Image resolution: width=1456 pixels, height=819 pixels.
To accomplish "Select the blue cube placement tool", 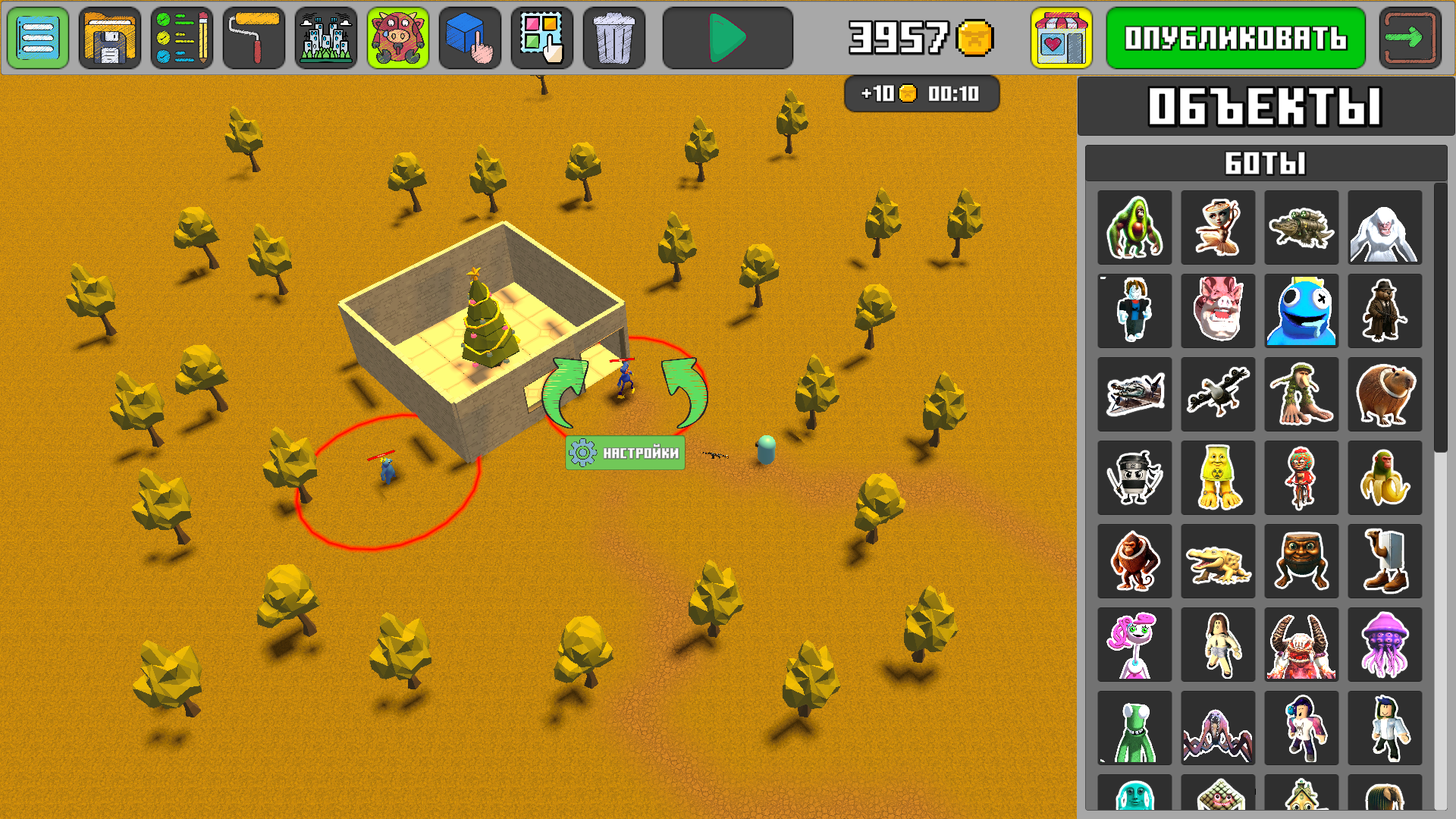I will point(469,36).
